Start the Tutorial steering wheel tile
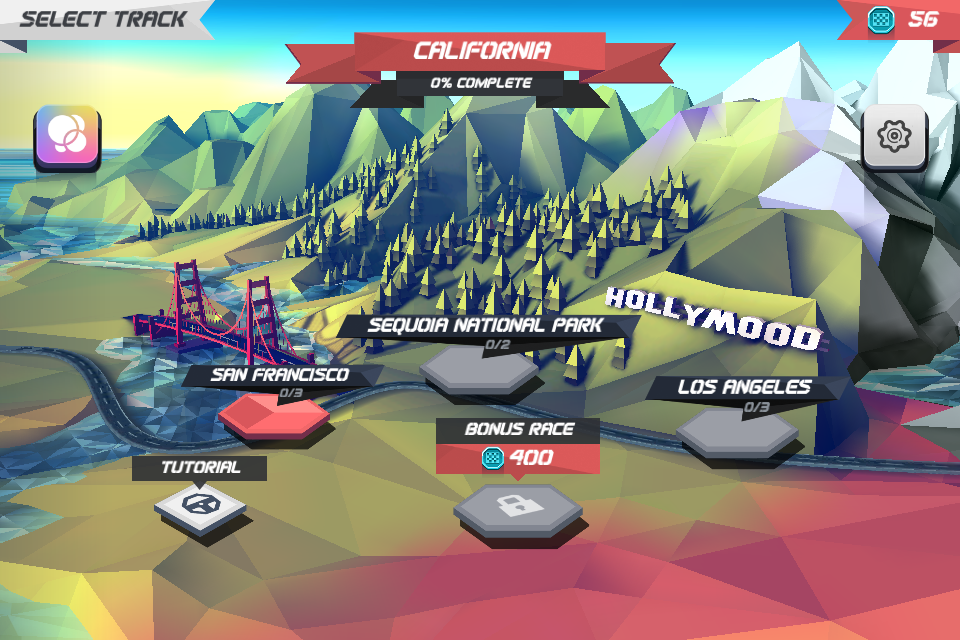This screenshot has height=640, width=960. [x=200, y=505]
